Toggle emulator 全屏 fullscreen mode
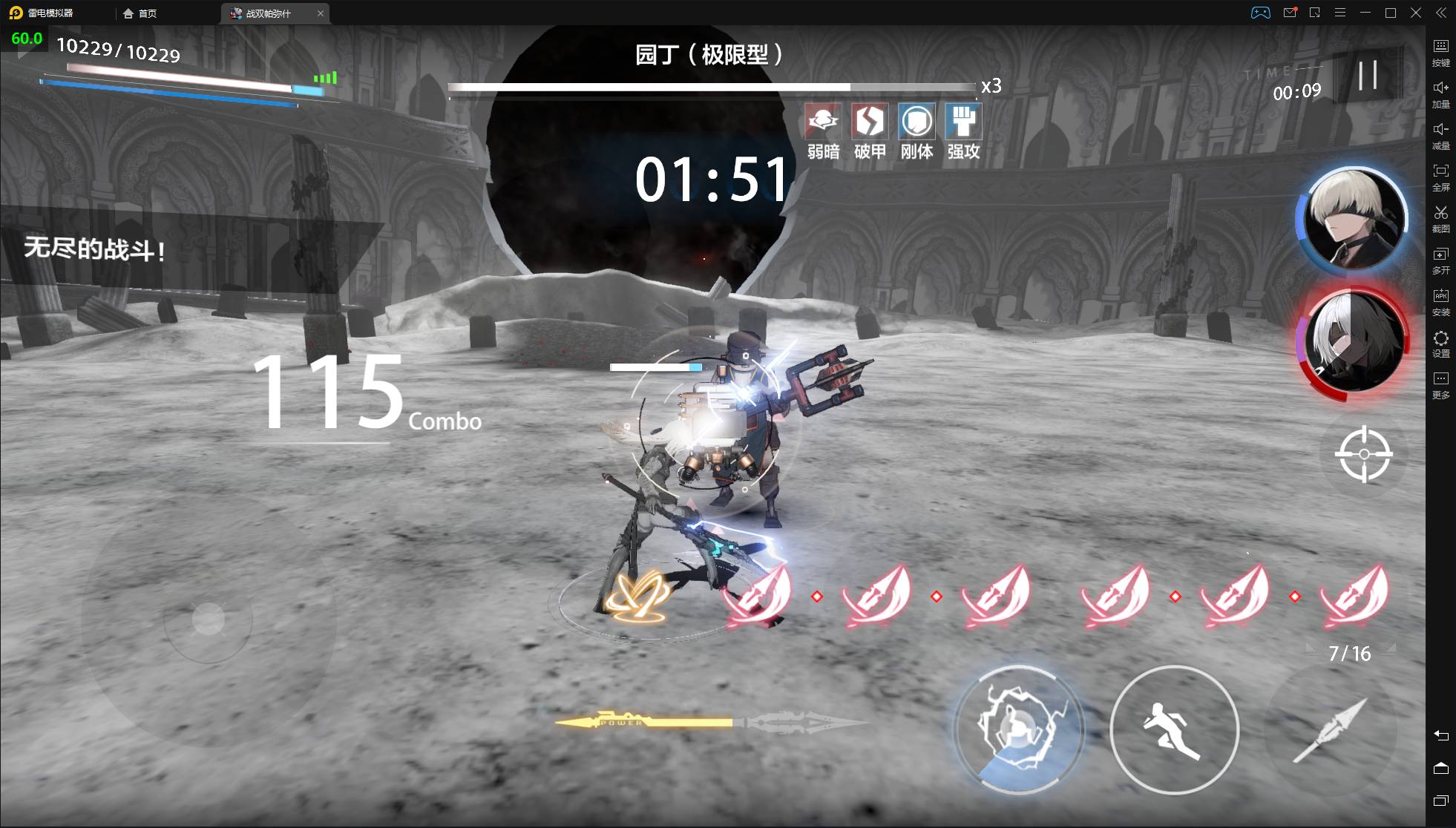 1440,177
